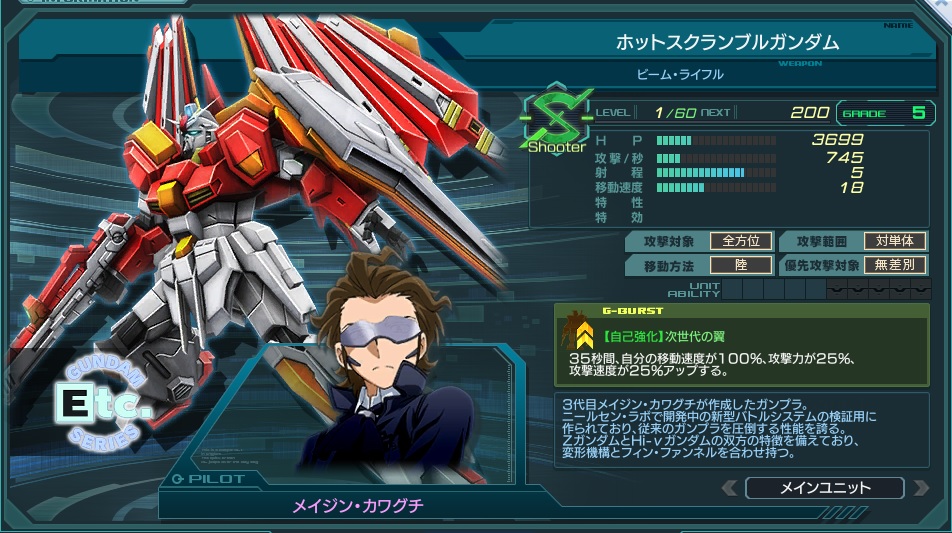Select the left arrow beside メインユニット
This screenshot has width=952, height=533.
[730, 488]
